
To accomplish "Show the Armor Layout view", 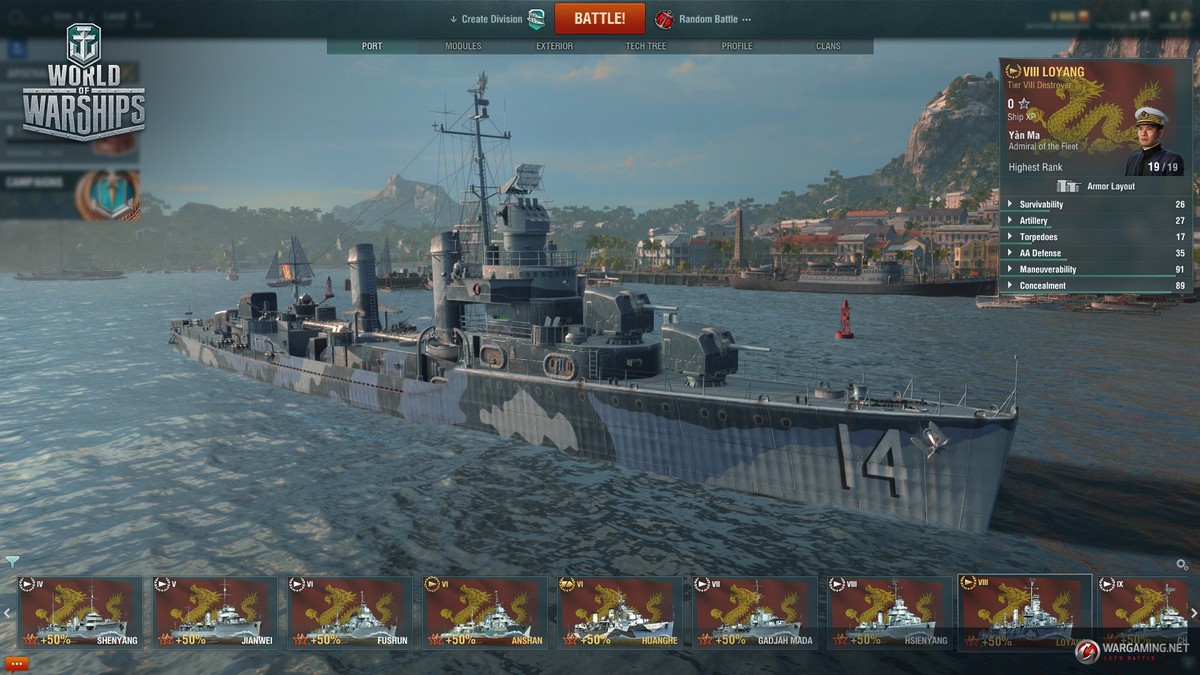I will coord(1098,186).
